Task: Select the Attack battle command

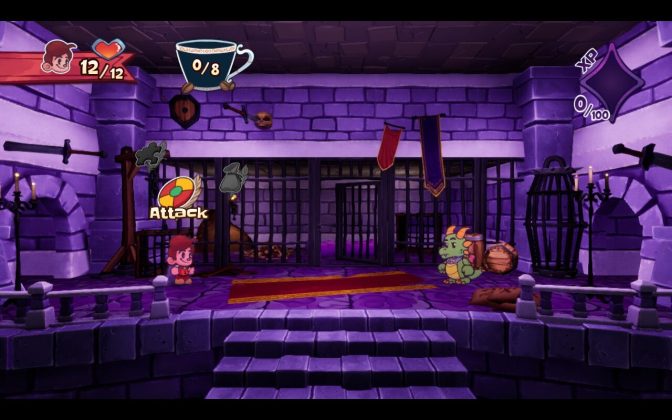Action: [x=178, y=192]
